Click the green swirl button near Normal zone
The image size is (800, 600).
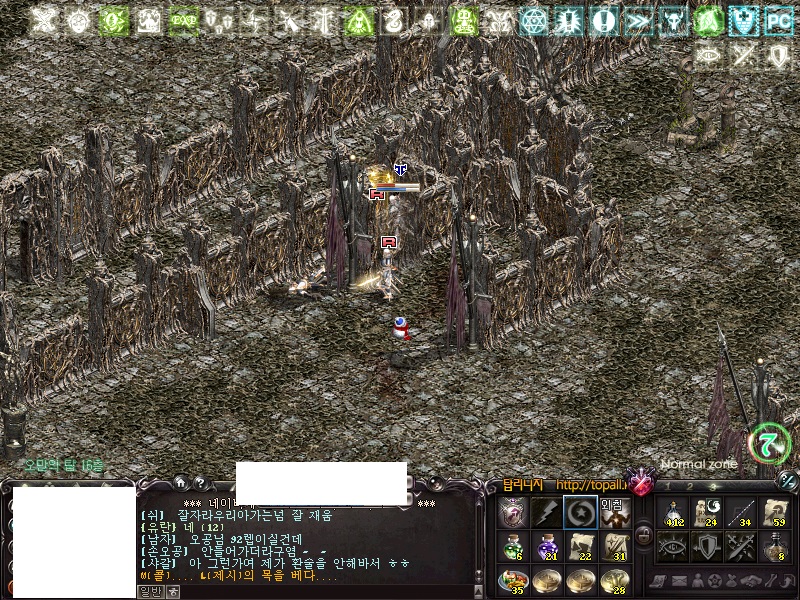click(769, 442)
